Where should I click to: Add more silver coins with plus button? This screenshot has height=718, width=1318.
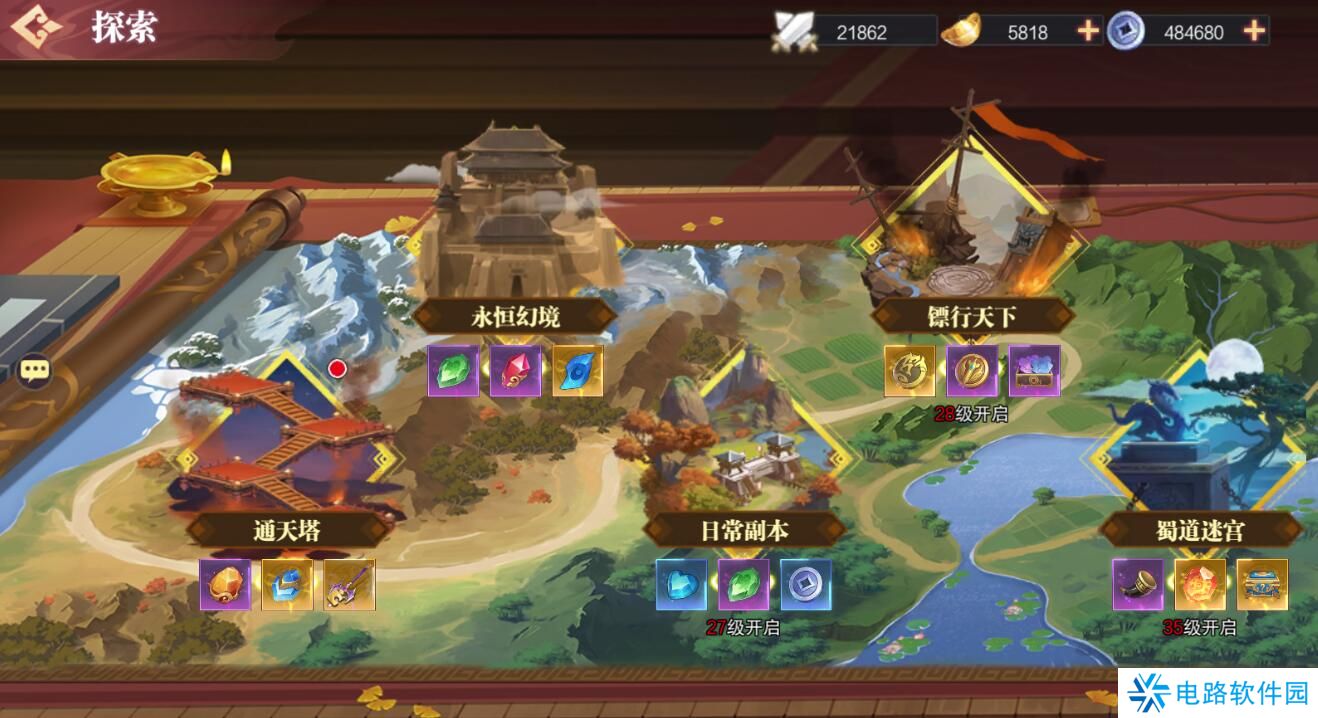(1254, 31)
